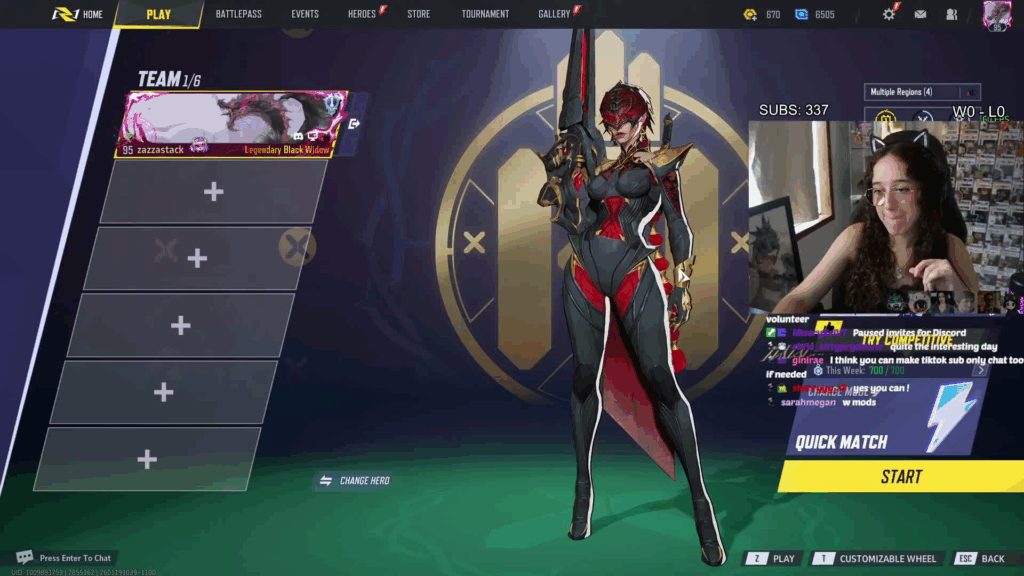Leave the team using the exit icon
The image size is (1024, 576).
coord(354,124)
